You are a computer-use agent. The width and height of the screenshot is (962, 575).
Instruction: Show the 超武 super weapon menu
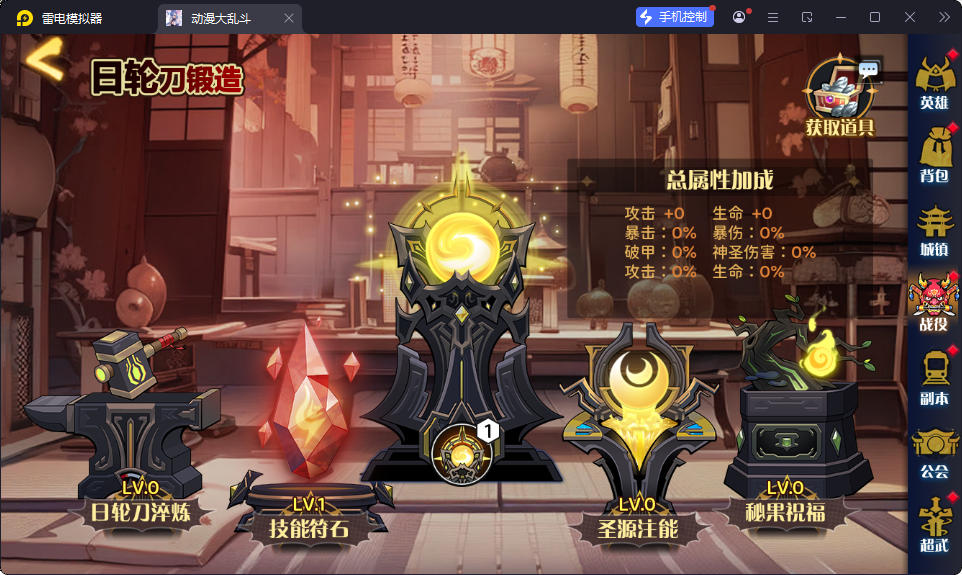(934, 525)
